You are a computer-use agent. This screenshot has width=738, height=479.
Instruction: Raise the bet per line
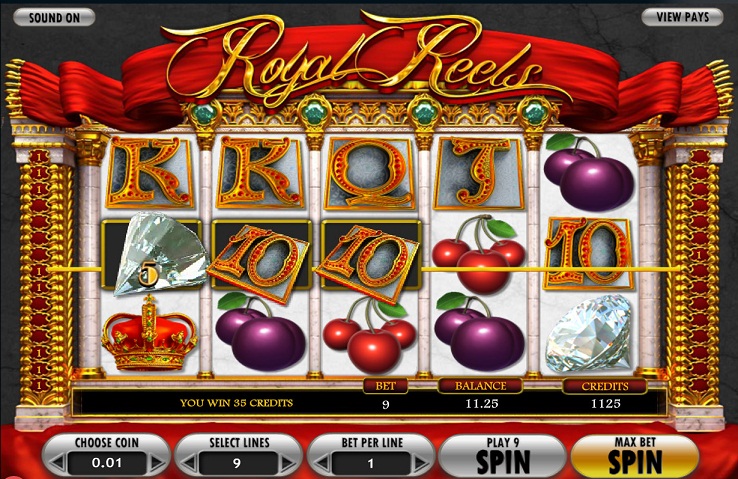pyautogui.click(x=423, y=465)
